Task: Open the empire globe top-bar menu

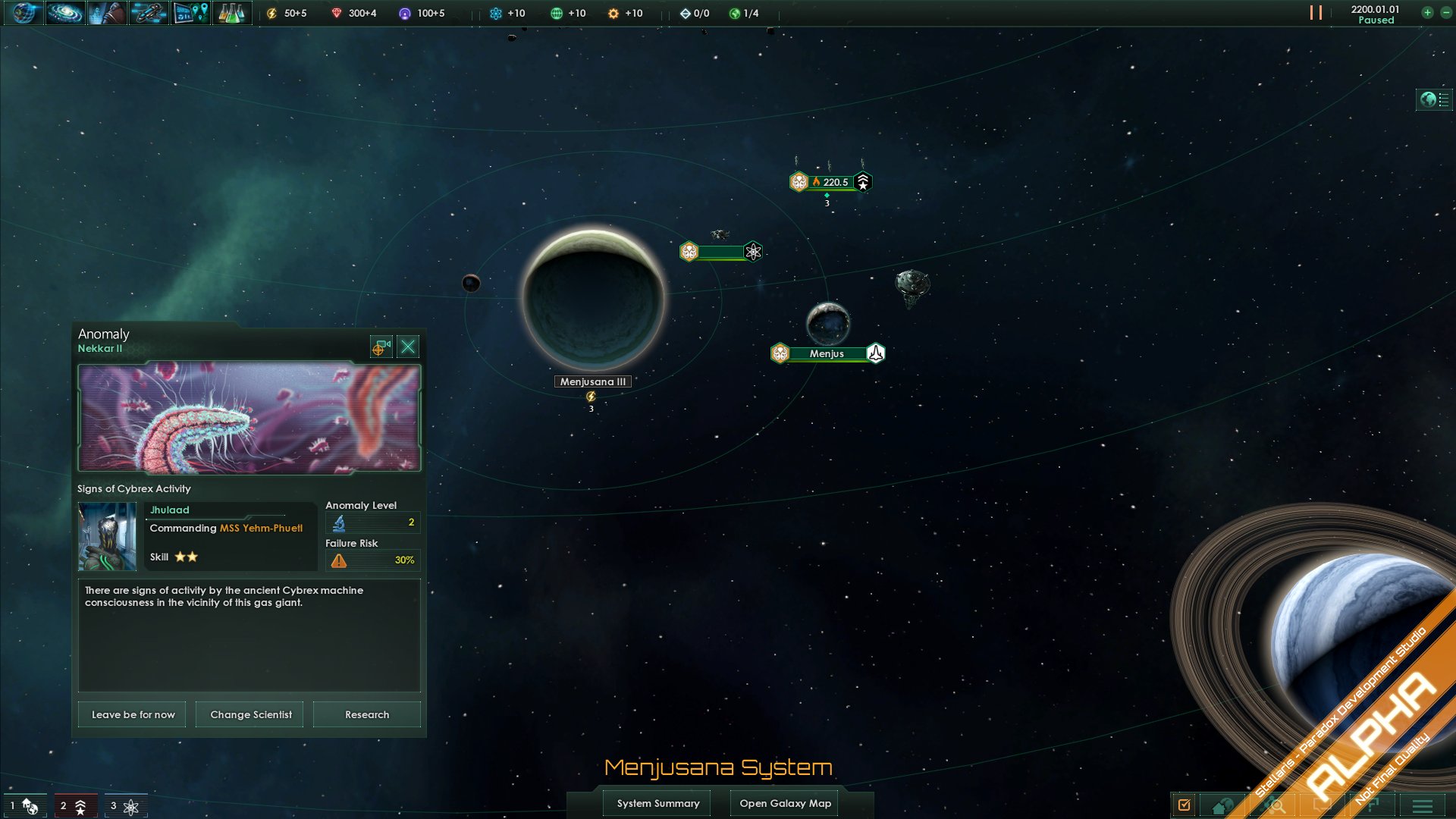Action: click(x=24, y=13)
